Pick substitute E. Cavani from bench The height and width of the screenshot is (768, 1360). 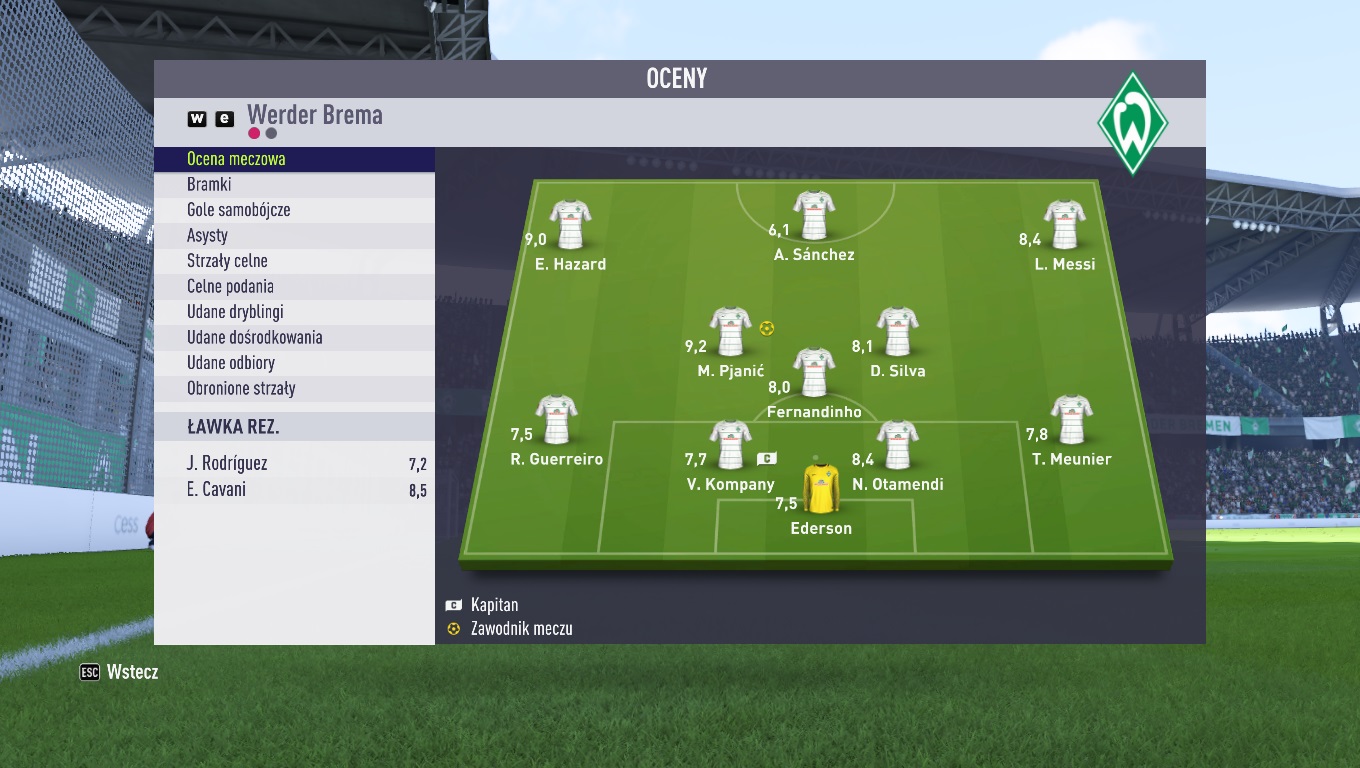[x=294, y=490]
